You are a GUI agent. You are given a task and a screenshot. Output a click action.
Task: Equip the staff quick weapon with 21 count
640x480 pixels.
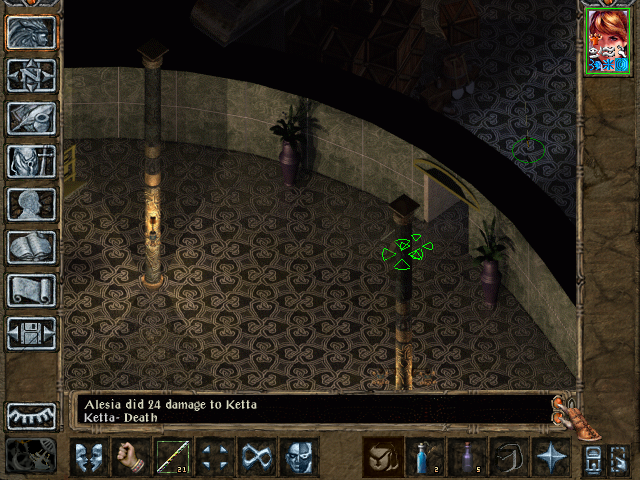pyautogui.click(x=173, y=457)
